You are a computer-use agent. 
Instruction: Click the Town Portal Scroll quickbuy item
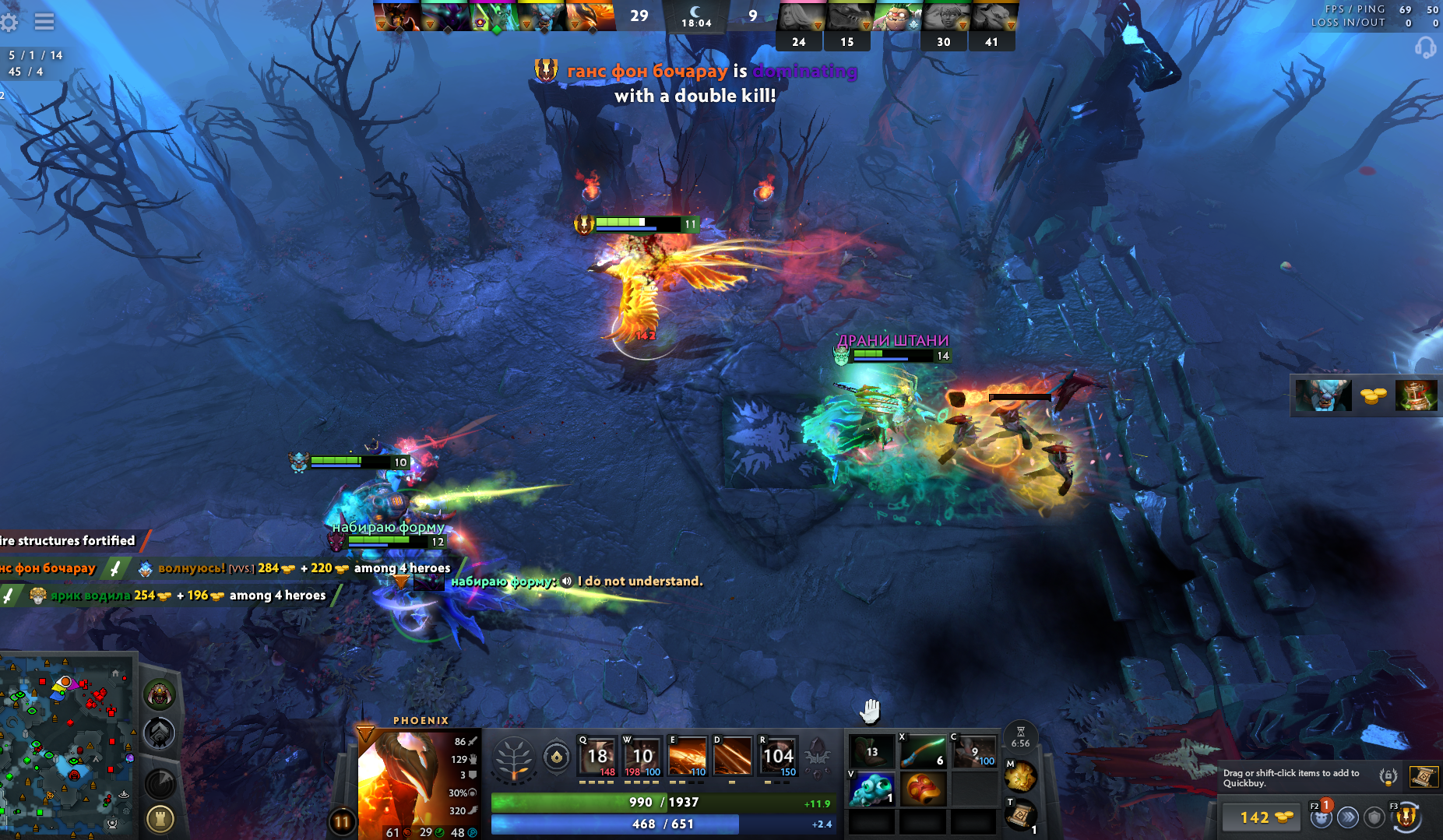1424,776
